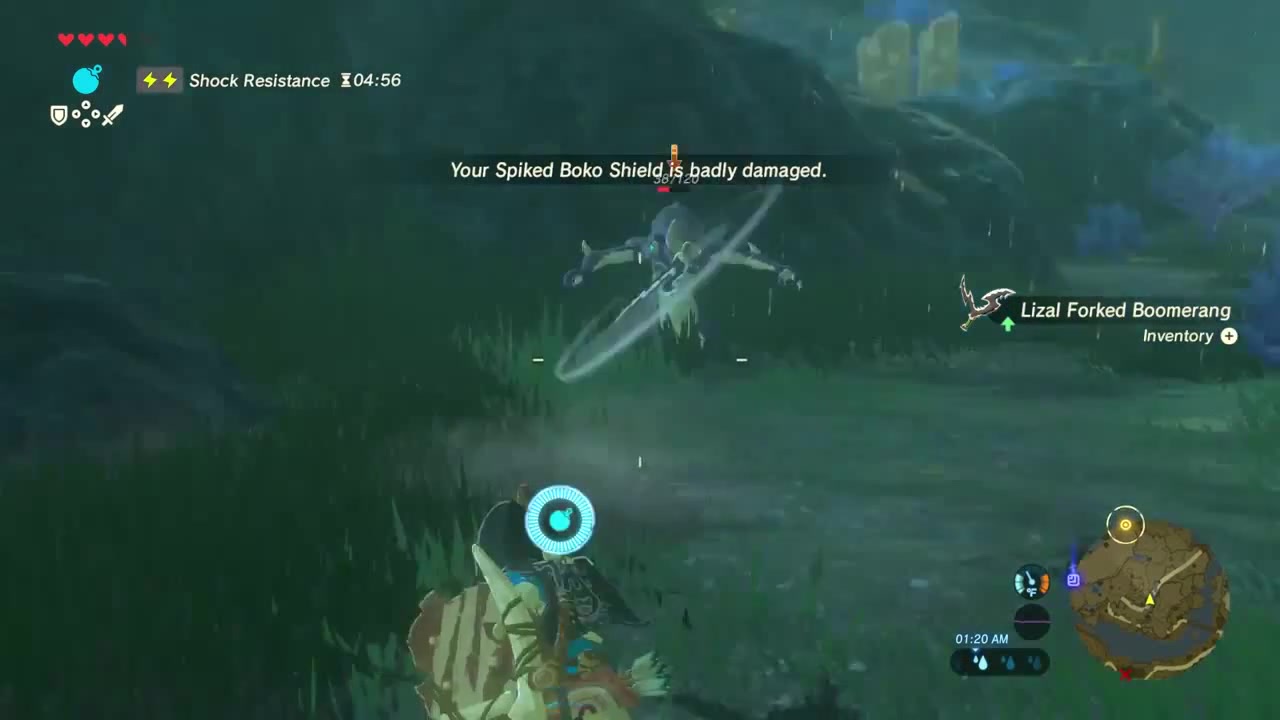Click the purple Sheikah Sensor icon beside the minimap
The image size is (1280, 720).
click(1073, 579)
